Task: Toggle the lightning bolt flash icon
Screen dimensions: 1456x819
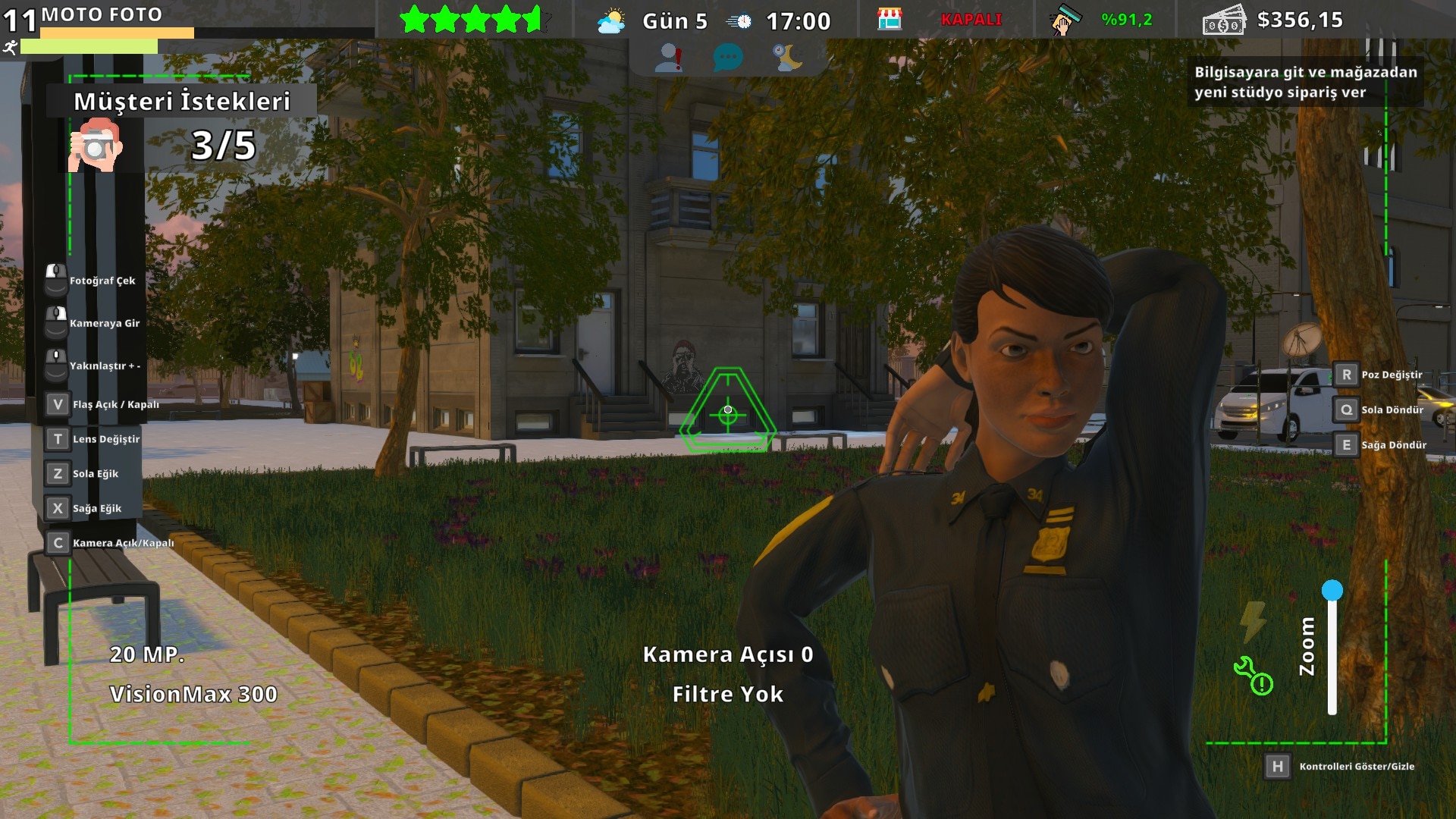Action: 1253,621
